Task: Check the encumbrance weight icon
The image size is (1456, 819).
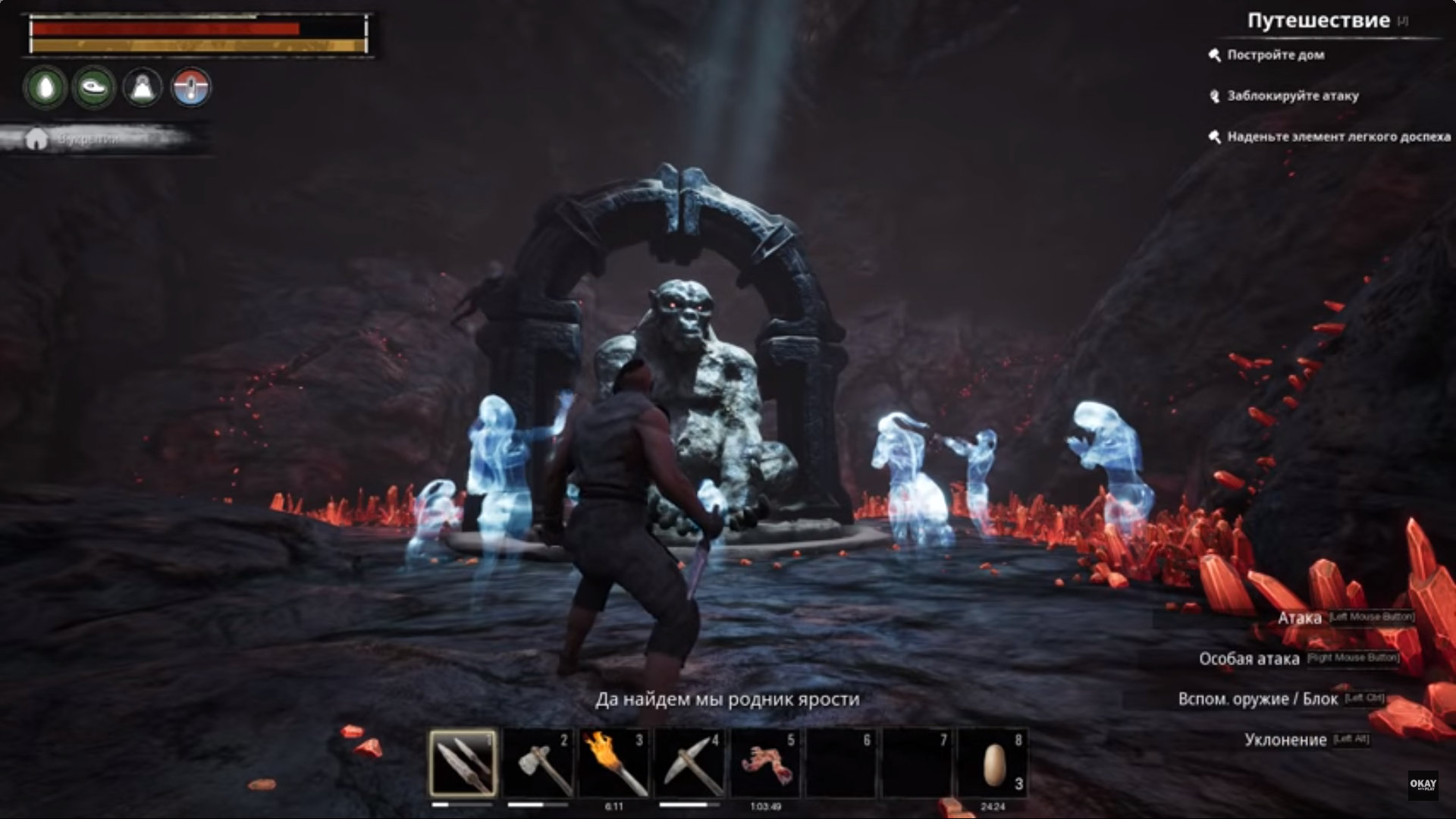Action: coord(143,88)
